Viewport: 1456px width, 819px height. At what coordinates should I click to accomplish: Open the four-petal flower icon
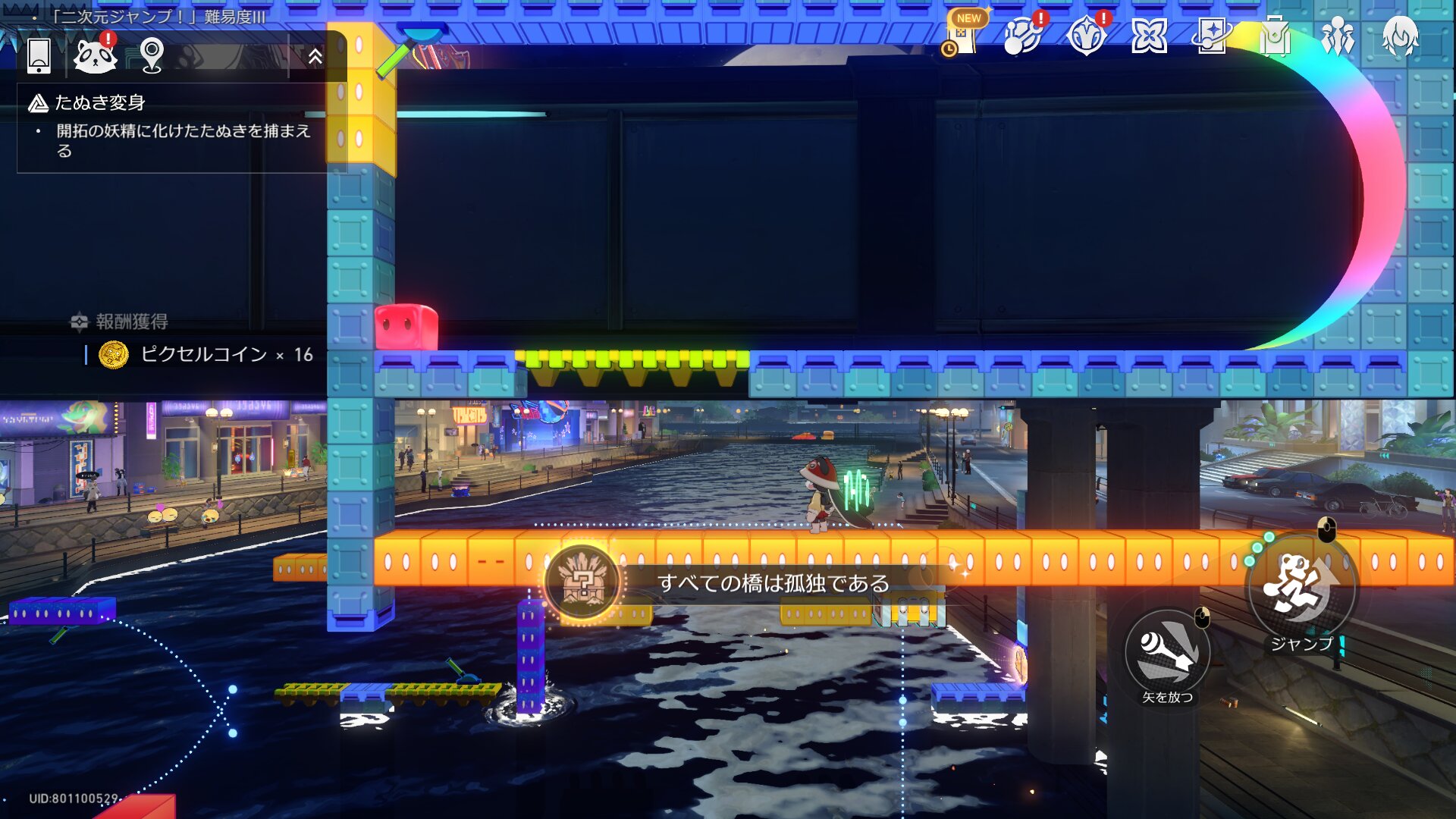click(1149, 36)
